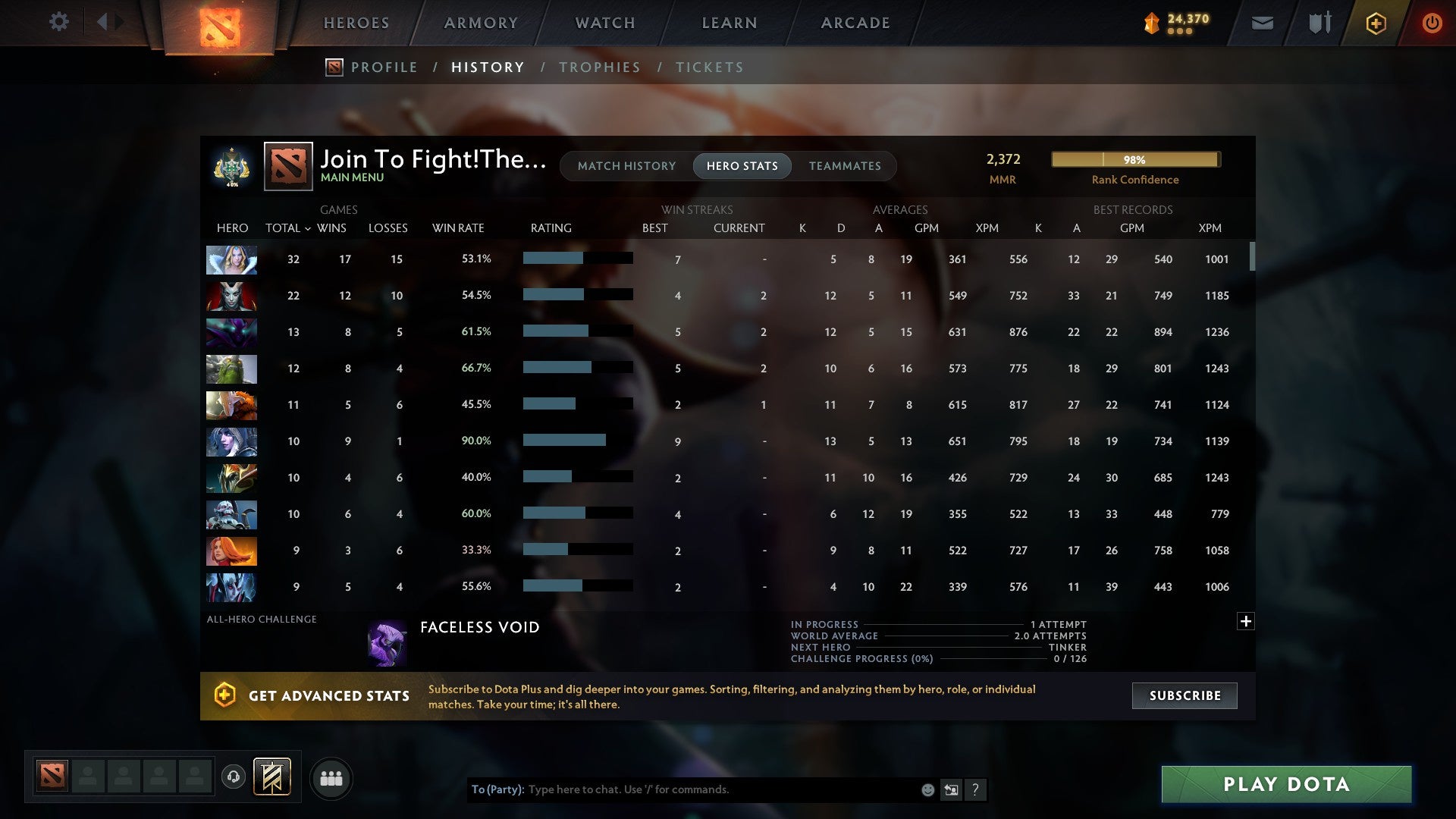Click the Rank Confidence progress bar
The width and height of the screenshot is (1456, 819).
click(x=1135, y=159)
